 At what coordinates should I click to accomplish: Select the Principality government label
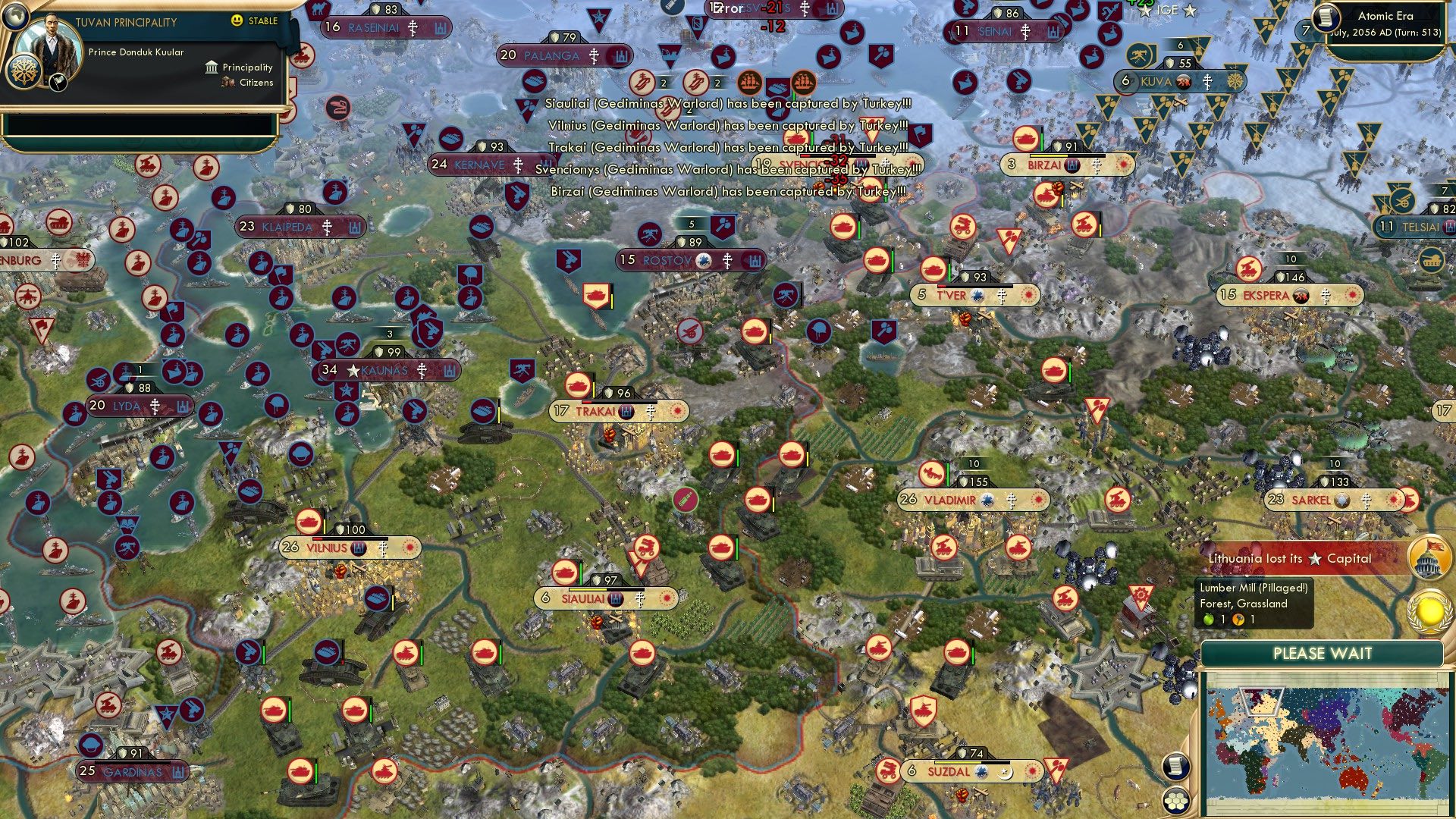(x=246, y=67)
